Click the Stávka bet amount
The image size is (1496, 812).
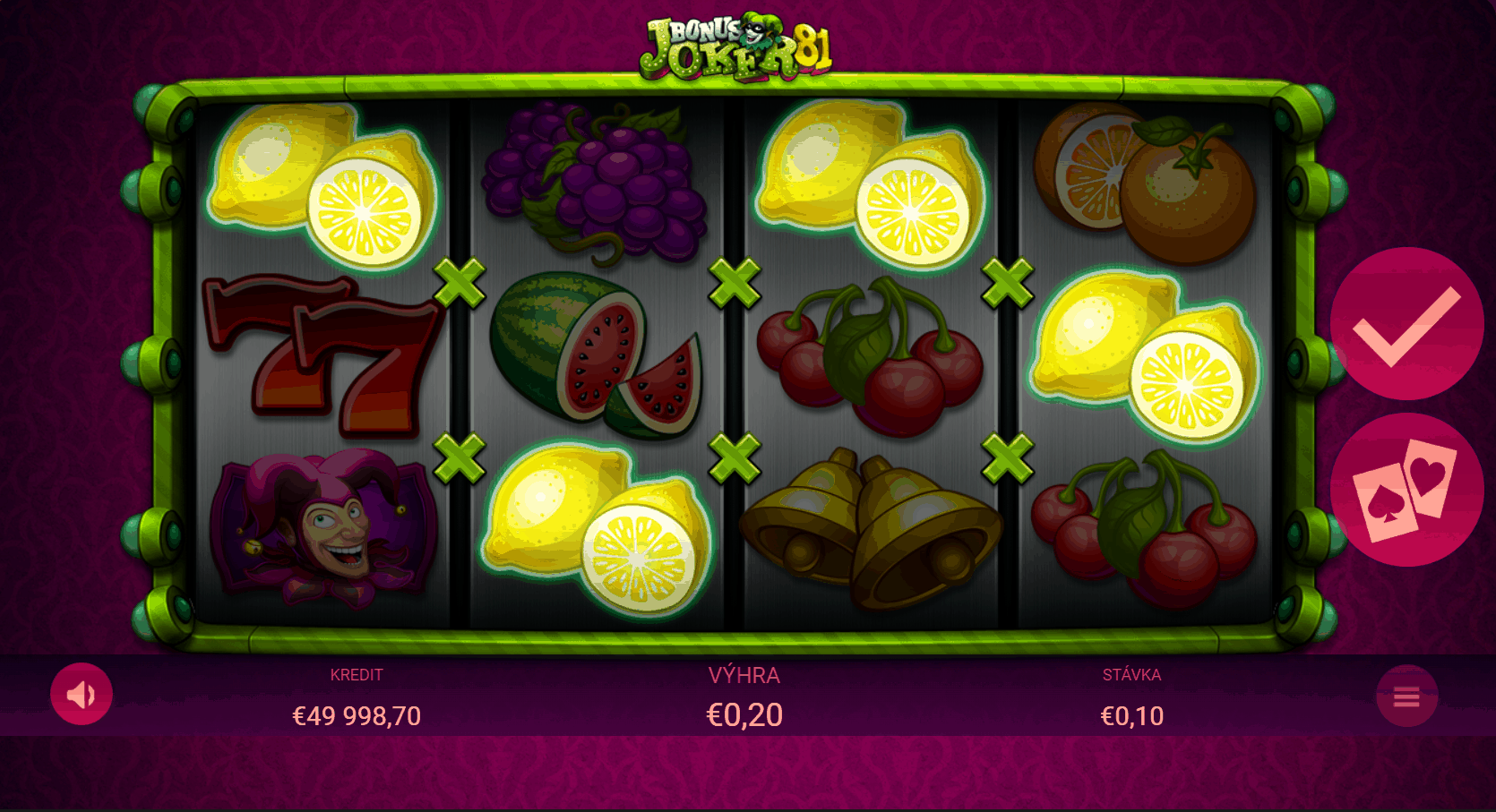[x=1131, y=715]
